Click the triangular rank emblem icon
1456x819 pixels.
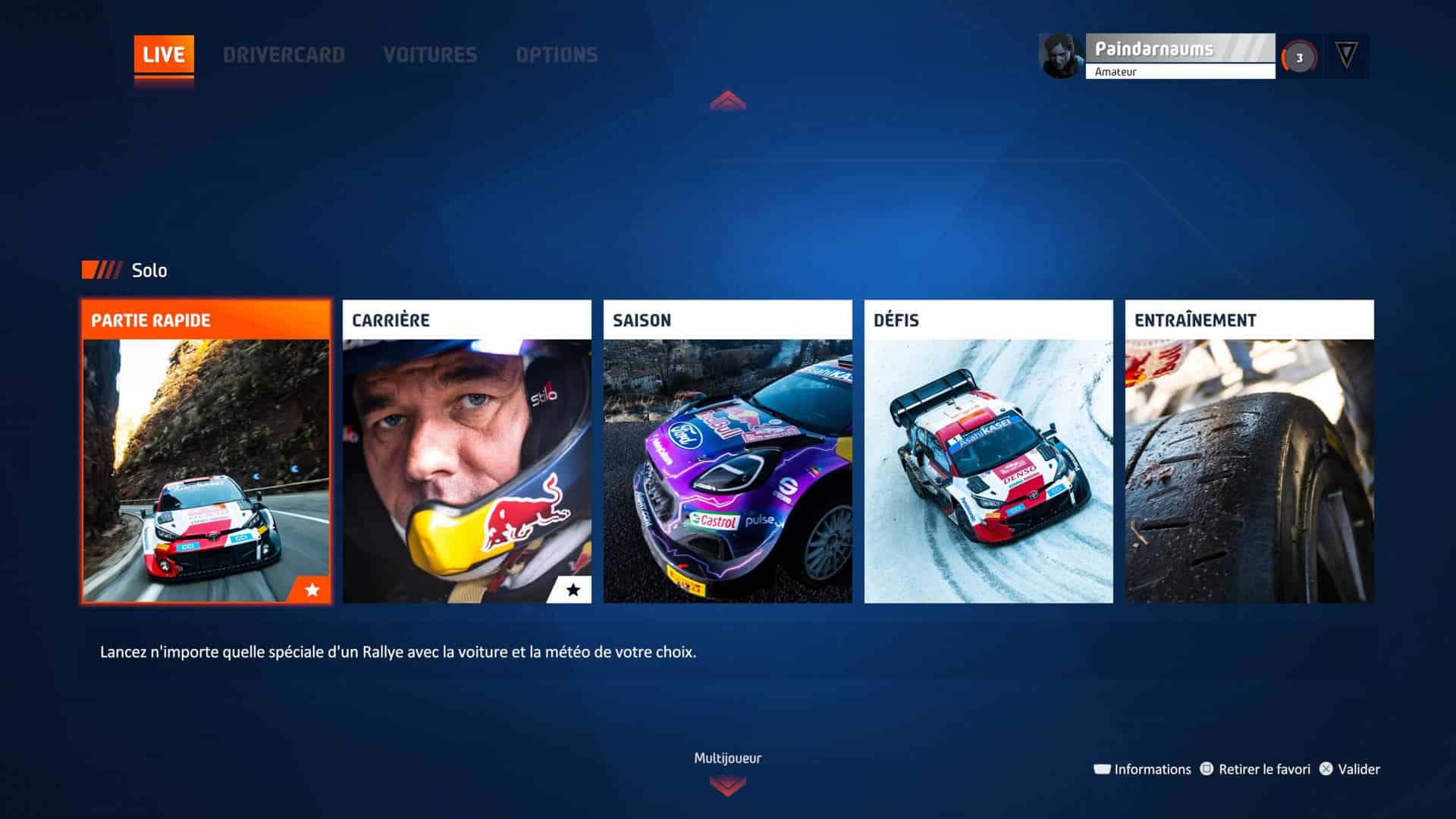(1346, 55)
